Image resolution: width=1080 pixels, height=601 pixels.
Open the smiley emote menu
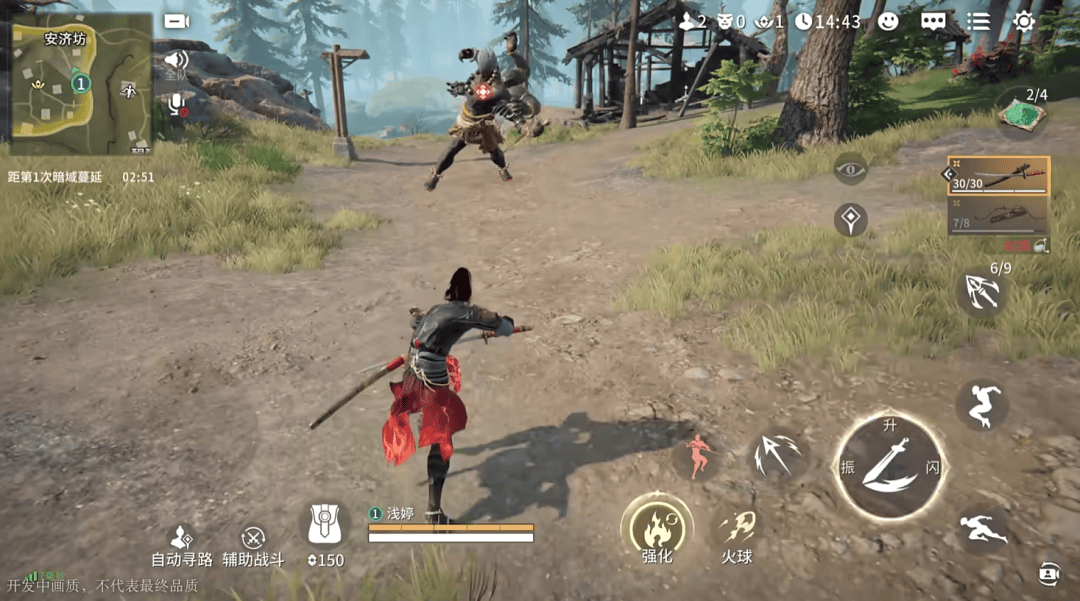(887, 21)
